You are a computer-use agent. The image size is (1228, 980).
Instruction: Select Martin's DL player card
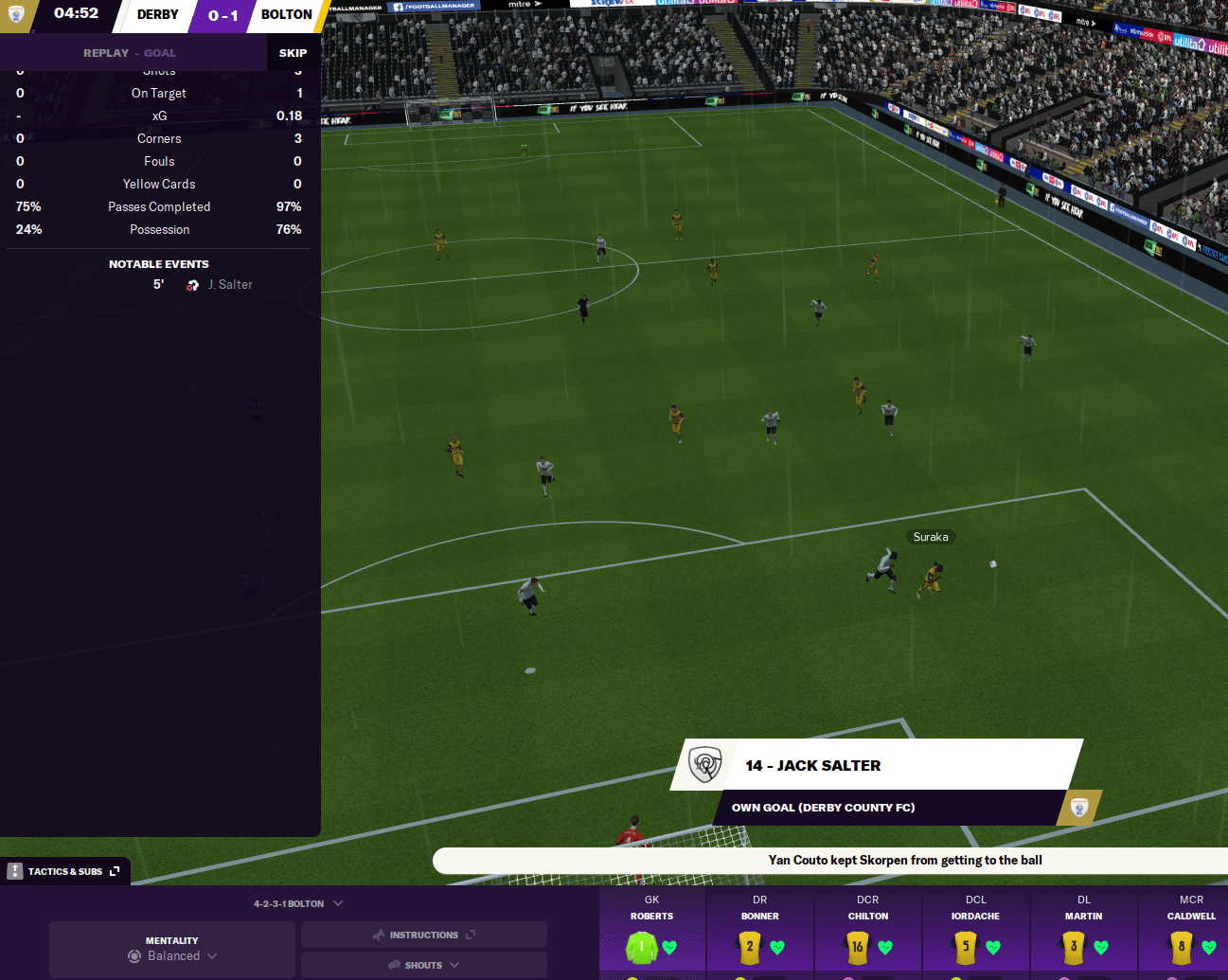[1083, 933]
